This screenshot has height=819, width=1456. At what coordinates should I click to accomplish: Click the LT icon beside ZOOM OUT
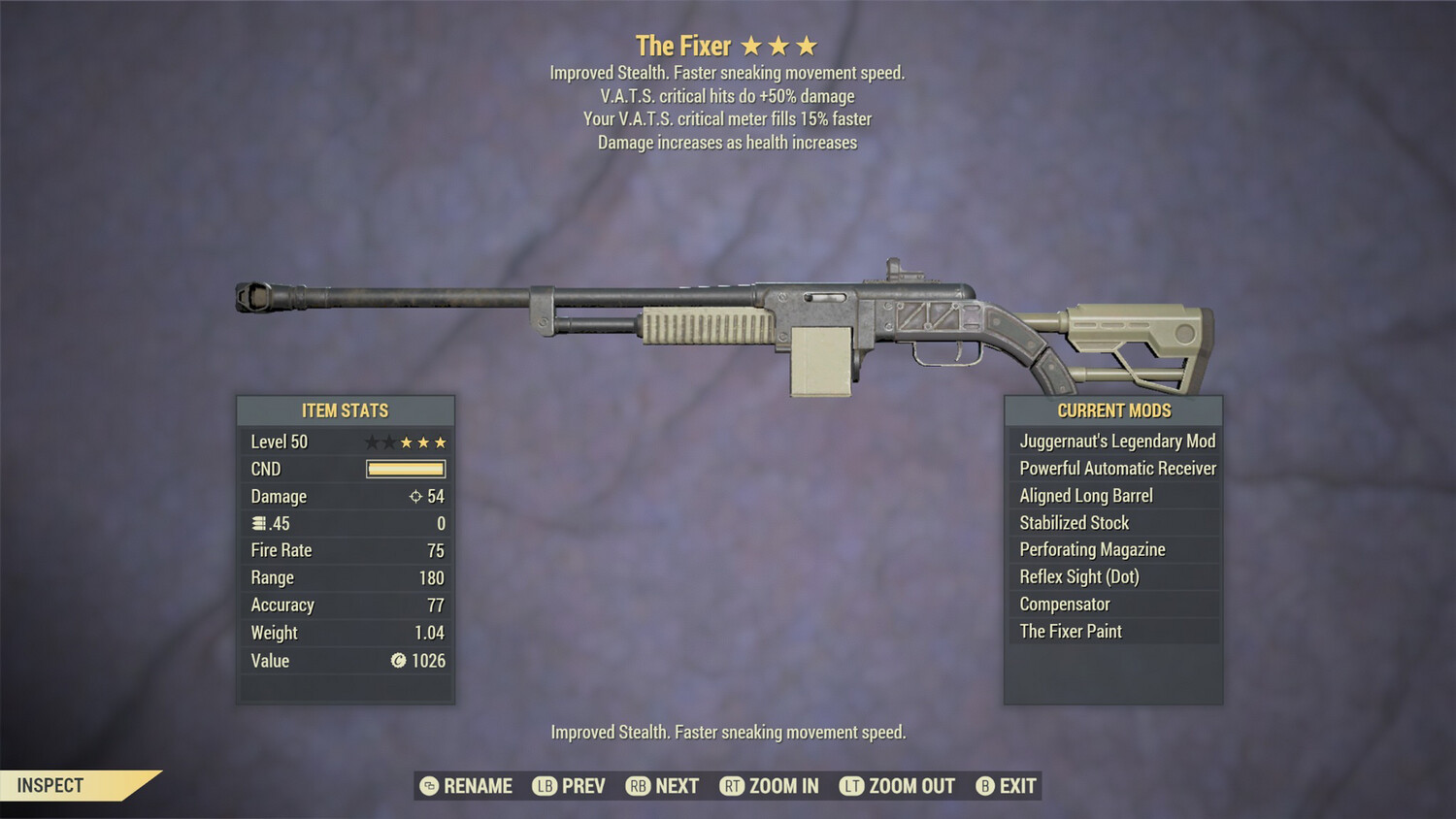[x=851, y=786]
